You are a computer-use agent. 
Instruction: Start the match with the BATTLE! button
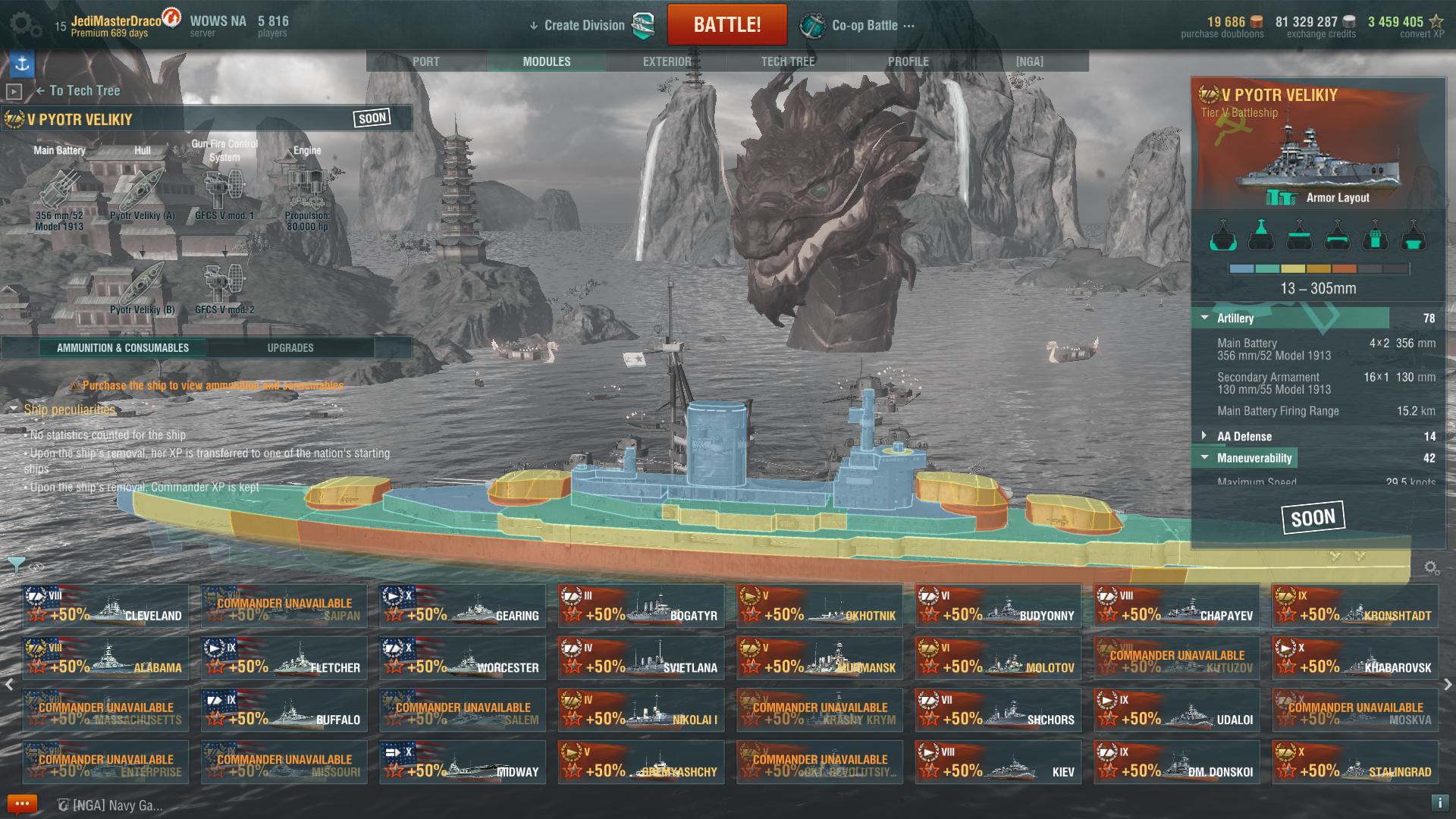pyautogui.click(x=726, y=25)
